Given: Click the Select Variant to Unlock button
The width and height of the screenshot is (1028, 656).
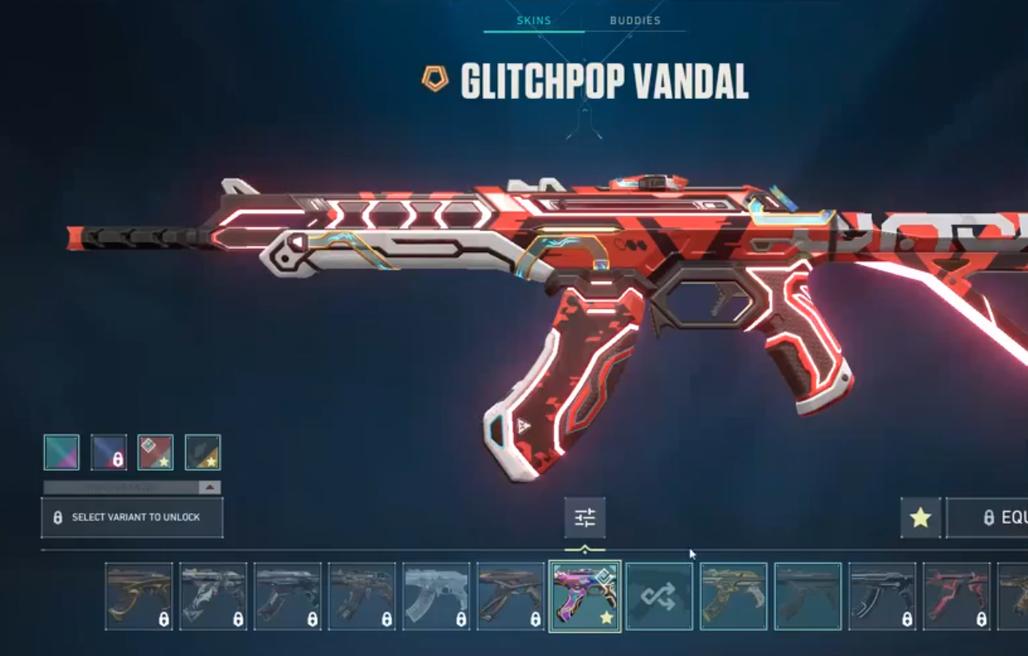Looking at the screenshot, I should click(132, 517).
